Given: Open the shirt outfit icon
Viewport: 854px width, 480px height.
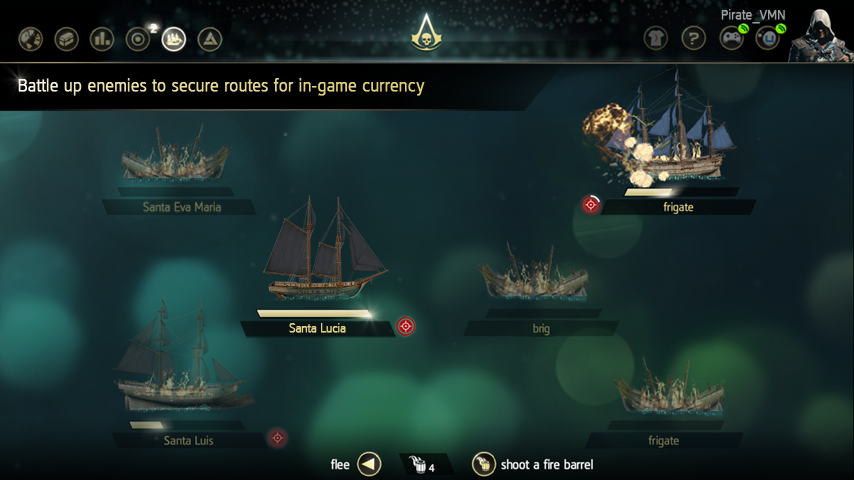Looking at the screenshot, I should click(656, 38).
